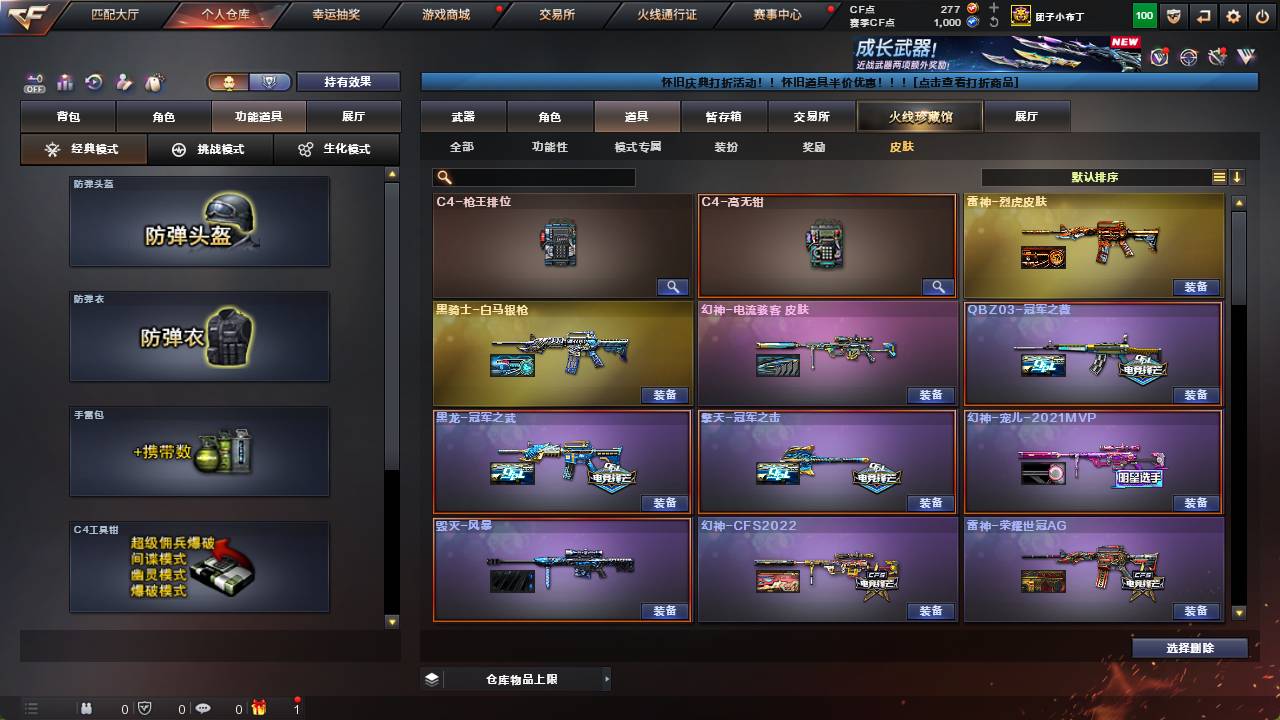Click the 幻神-CFS2022 weapon thumbnail
The height and width of the screenshot is (720, 1280).
[x=827, y=570]
